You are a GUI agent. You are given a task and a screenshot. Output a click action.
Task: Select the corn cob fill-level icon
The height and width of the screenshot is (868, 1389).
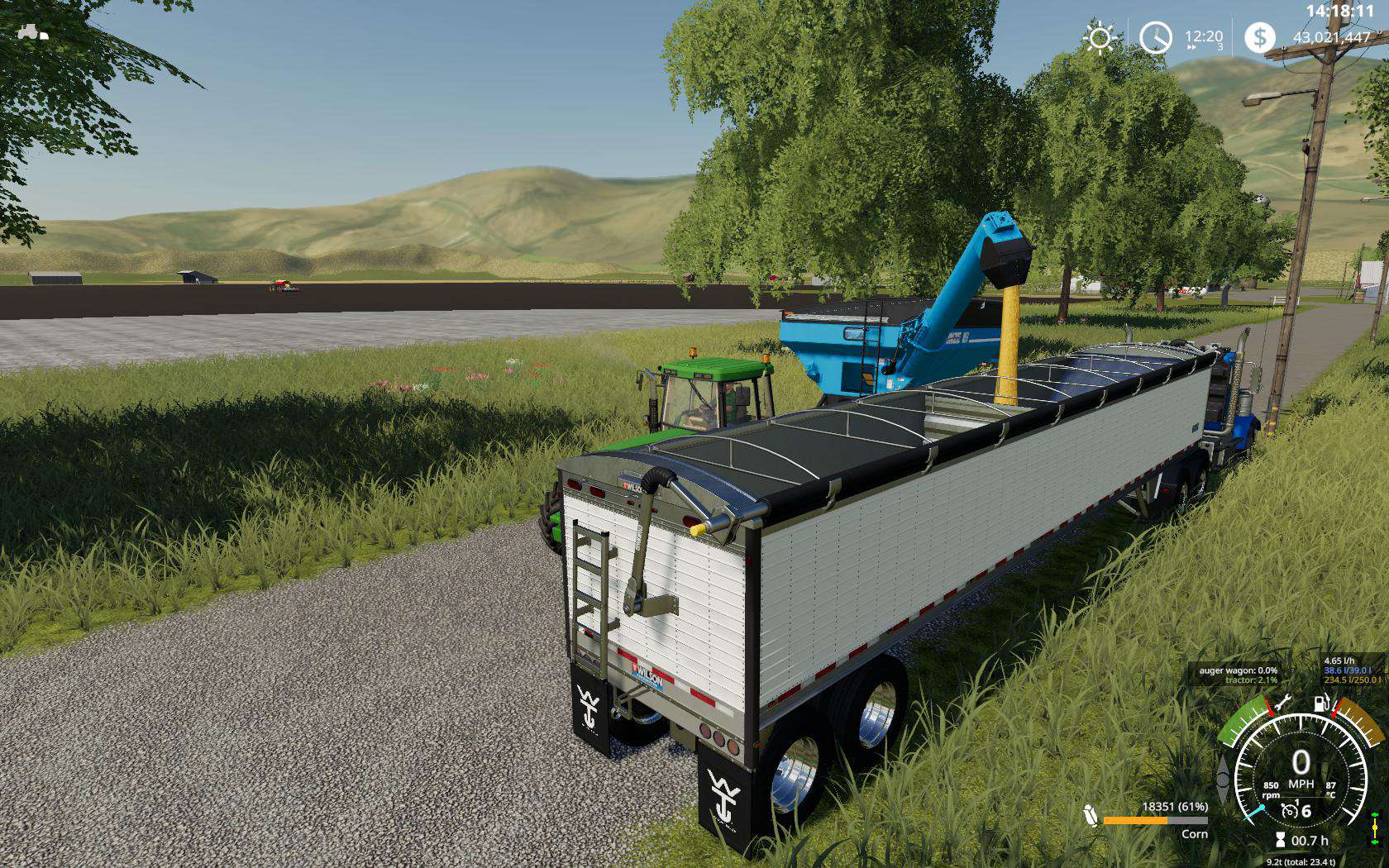pos(1091,815)
